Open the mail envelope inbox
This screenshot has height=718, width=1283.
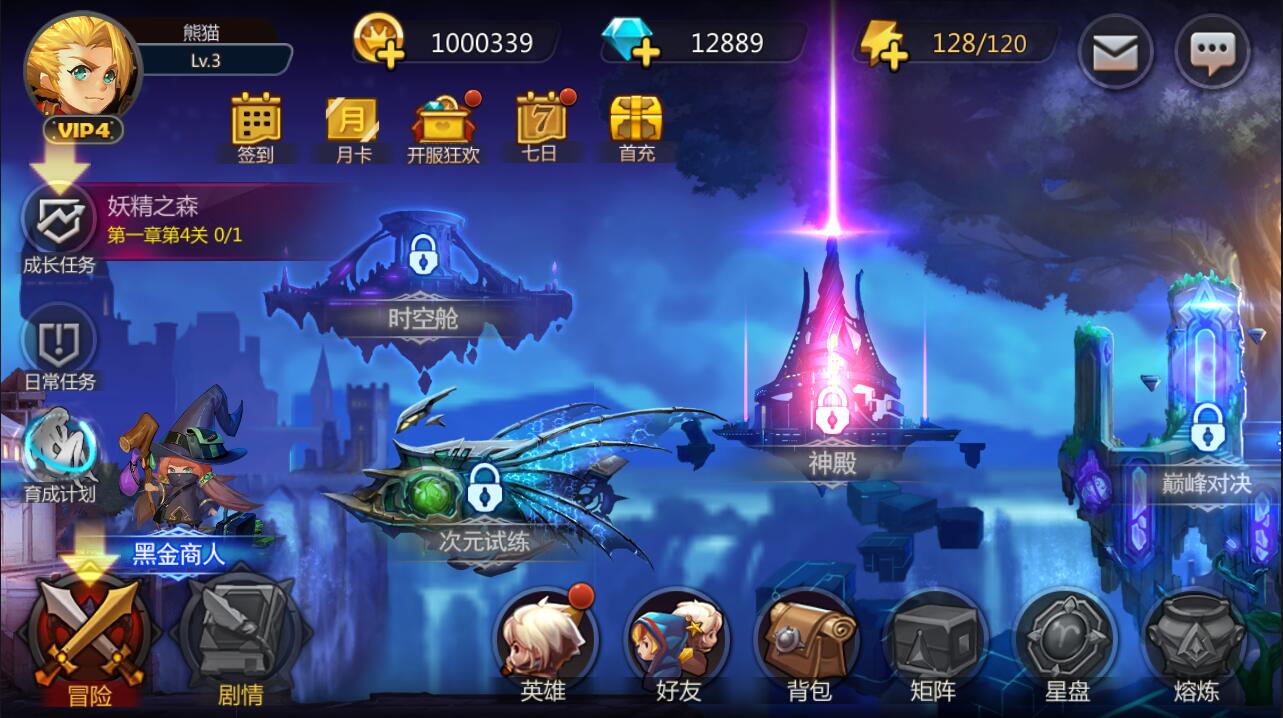pyautogui.click(x=1115, y=50)
